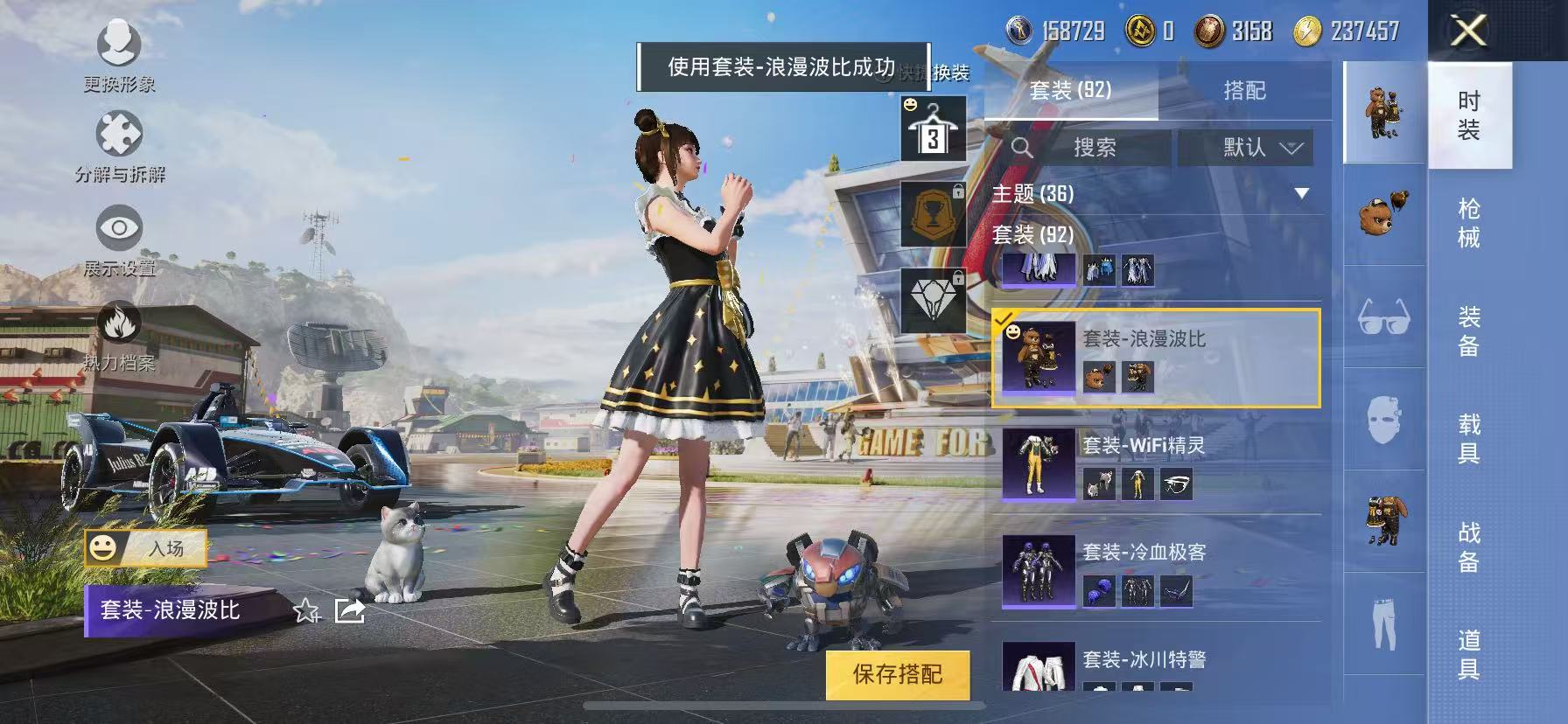The width and height of the screenshot is (1568, 724).
Task: Toggle the 入场 entrance emote option
Action: (x=149, y=550)
